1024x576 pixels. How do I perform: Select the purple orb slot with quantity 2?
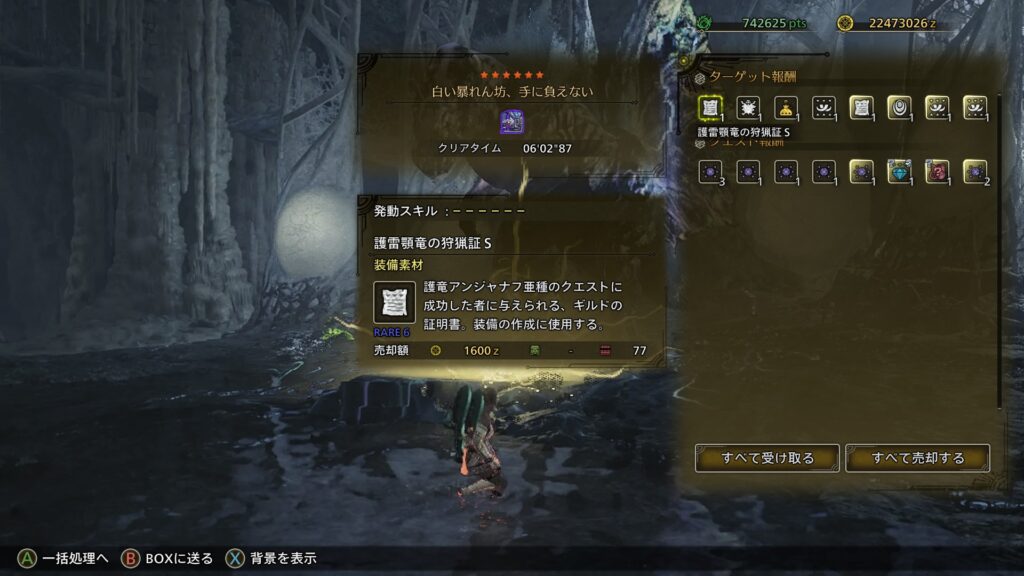975,172
